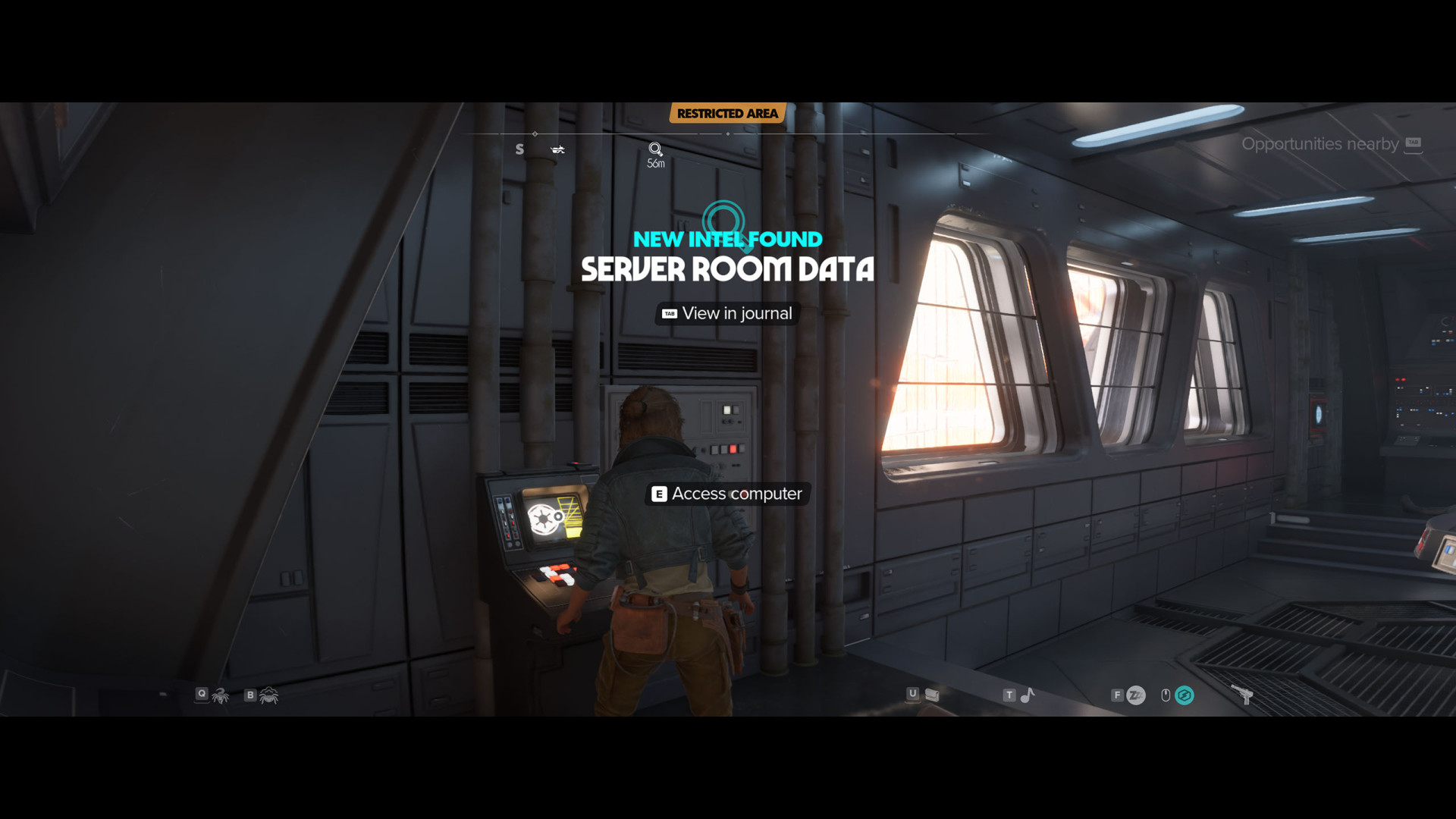Image resolution: width=1456 pixels, height=819 pixels.
Task: Click the Restricted Area banner
Action: click(727, 114)
